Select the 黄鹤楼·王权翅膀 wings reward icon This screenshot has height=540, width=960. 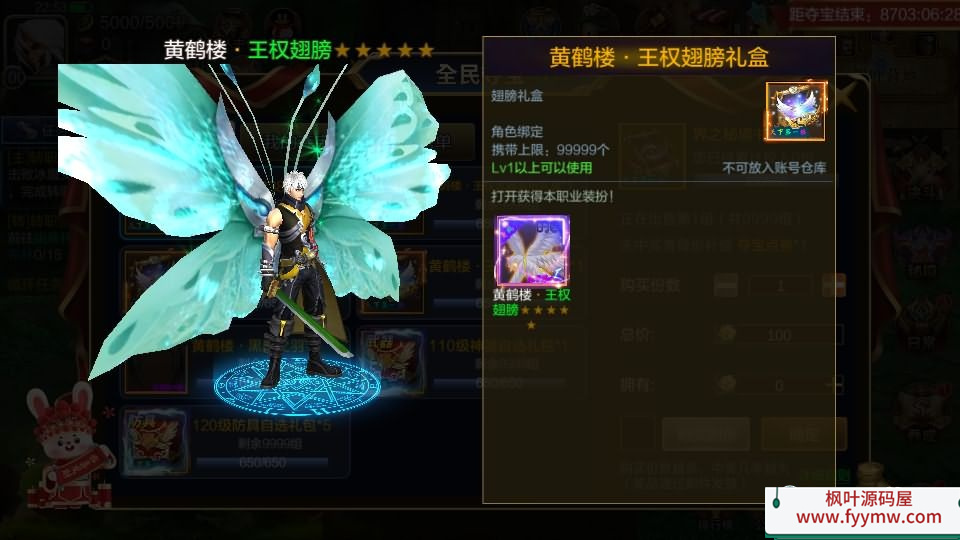click(532, 250)
